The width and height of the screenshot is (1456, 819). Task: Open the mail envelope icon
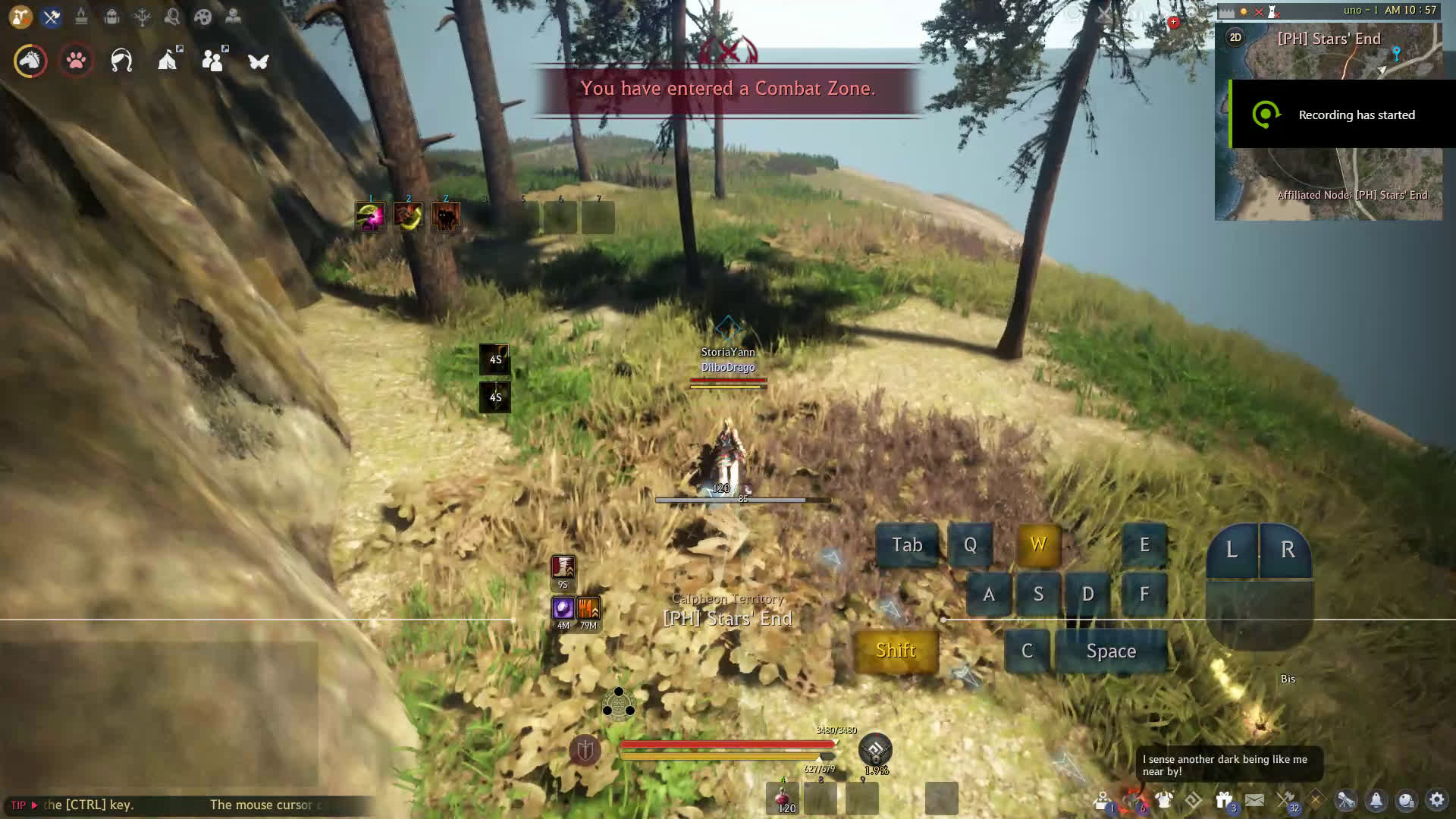1254,799
